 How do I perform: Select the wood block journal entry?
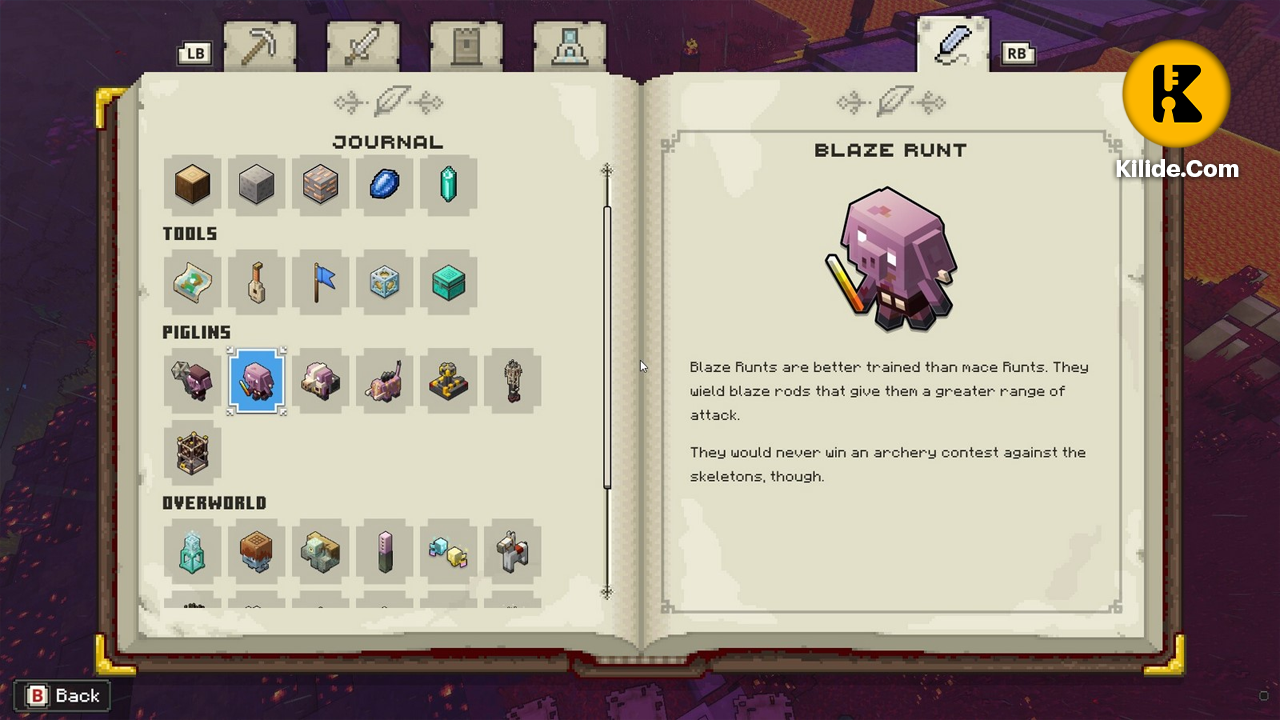click(192, 185)
